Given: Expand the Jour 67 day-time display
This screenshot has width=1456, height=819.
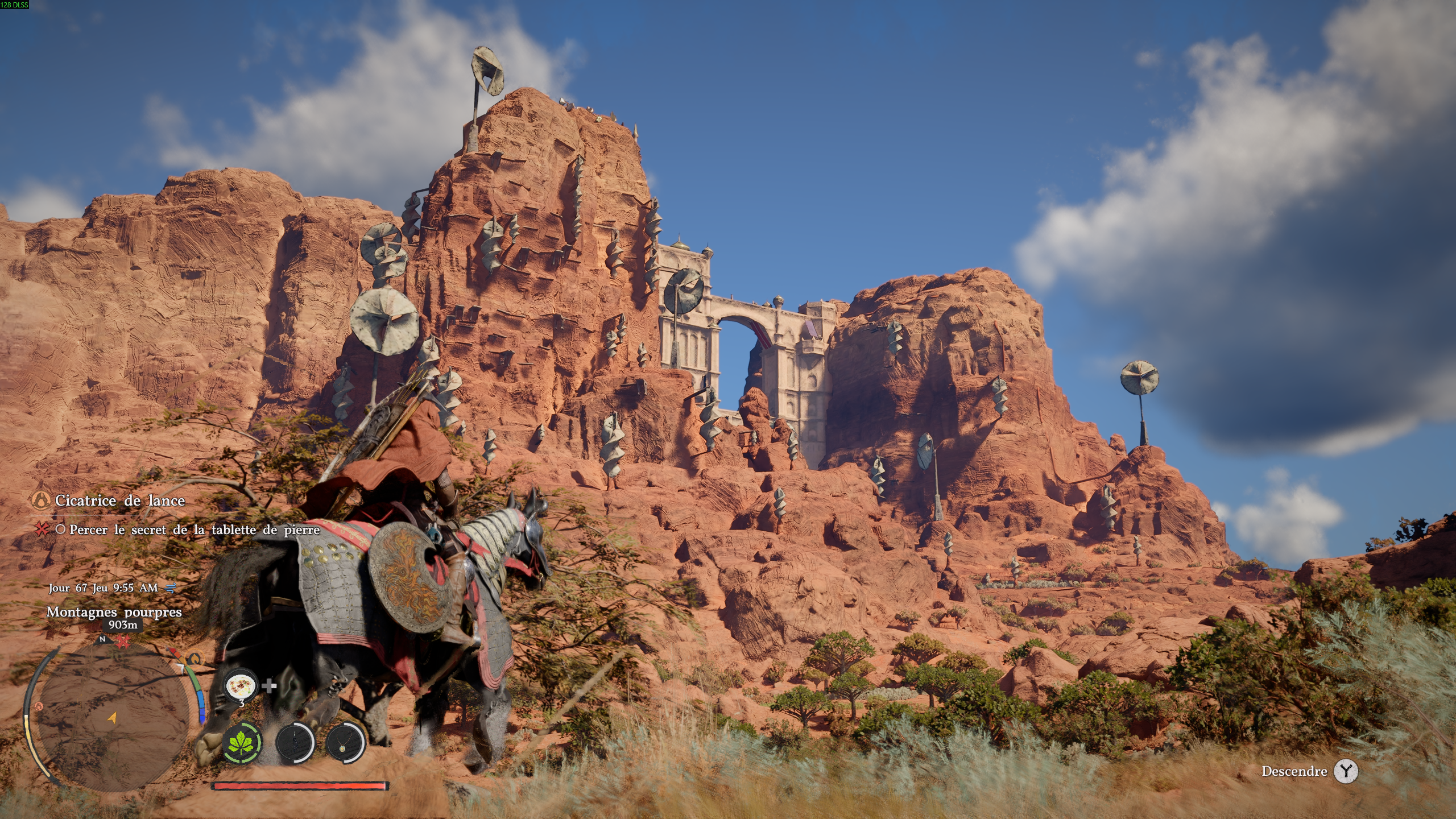Looking at the screenshot, I should point(102,590).
